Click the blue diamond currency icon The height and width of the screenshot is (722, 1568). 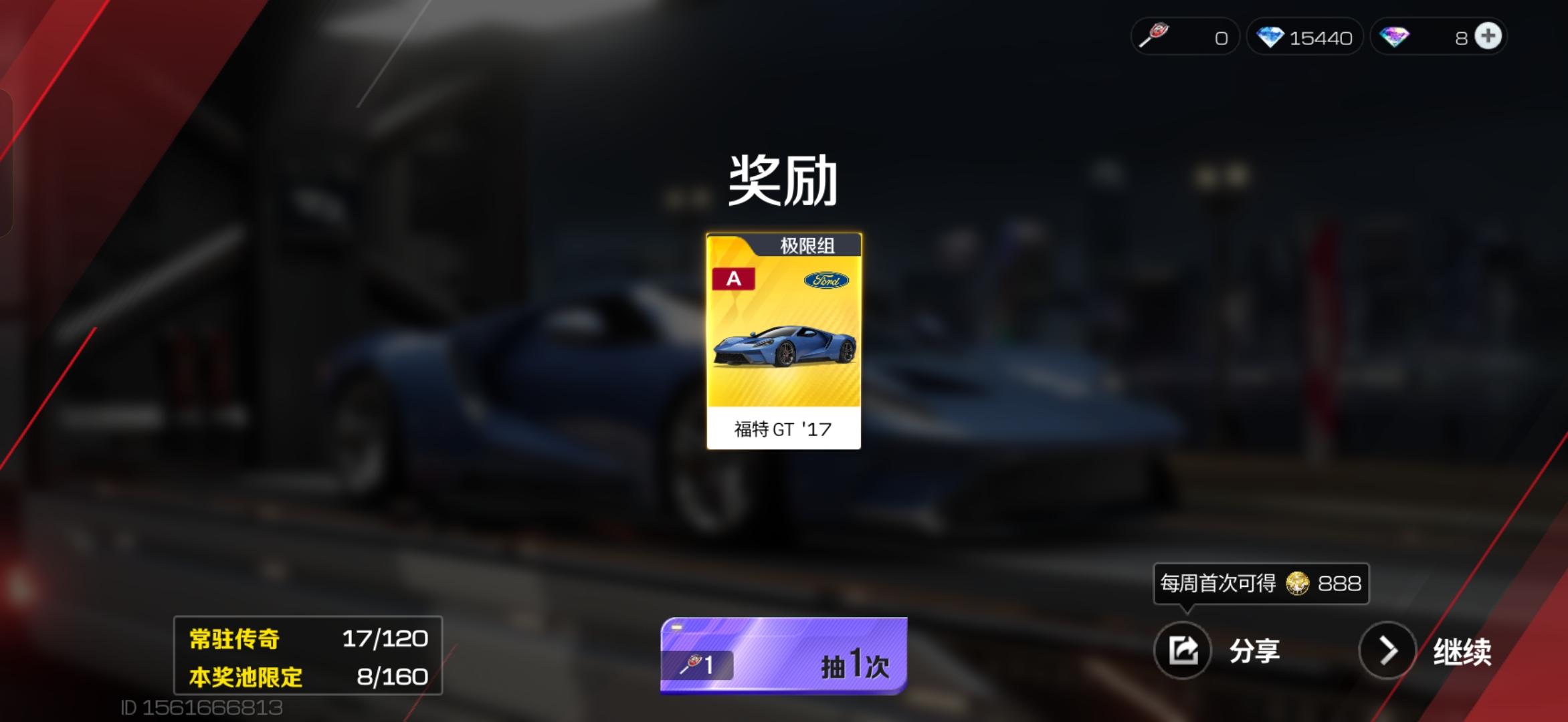pos(1270,37)
